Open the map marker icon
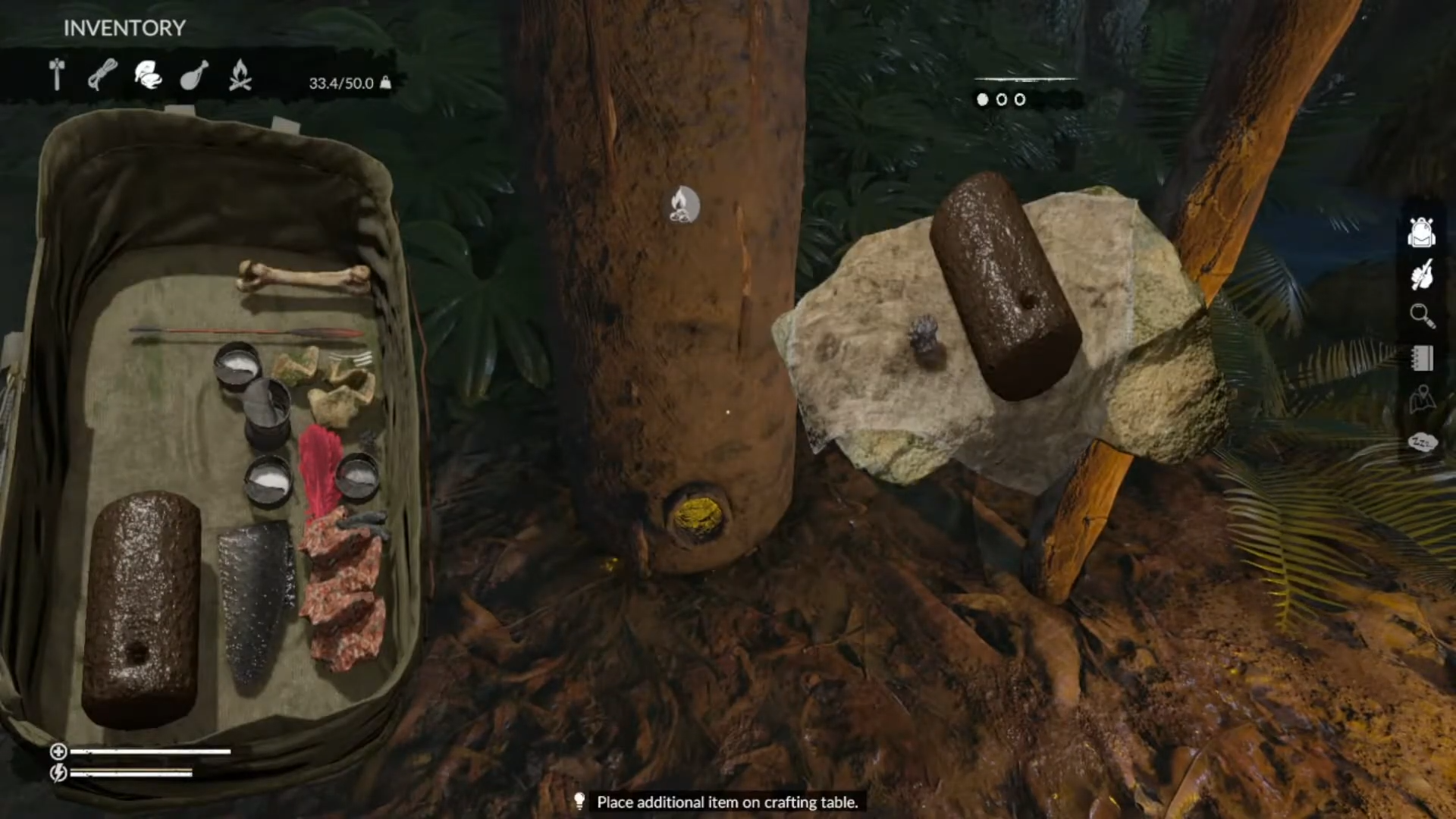Image resolution: width=1456 pixels, height=819 pixels. click(1422, 400)
